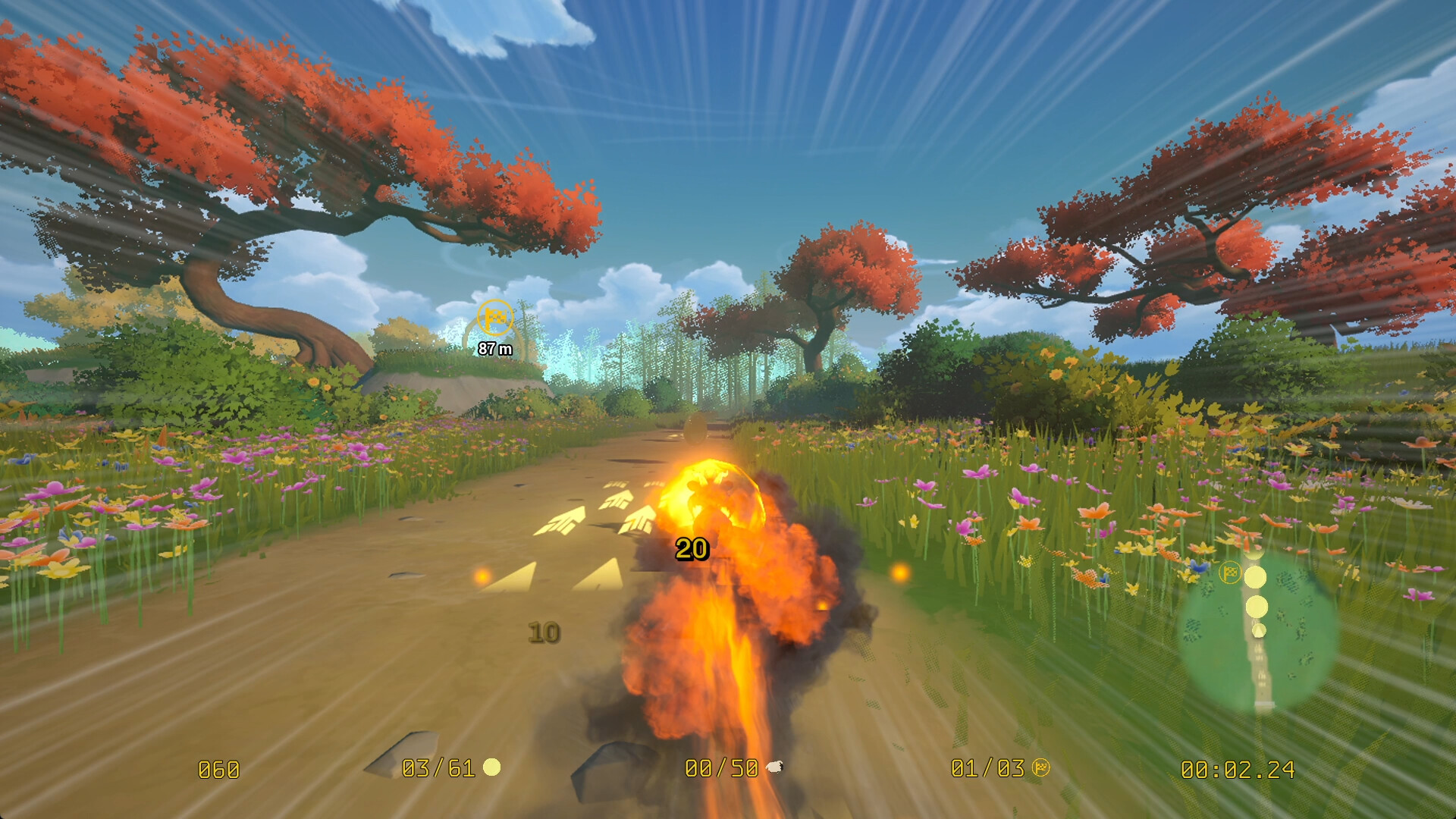Click the 10 points indicator on the path

(x=541, y=630)
